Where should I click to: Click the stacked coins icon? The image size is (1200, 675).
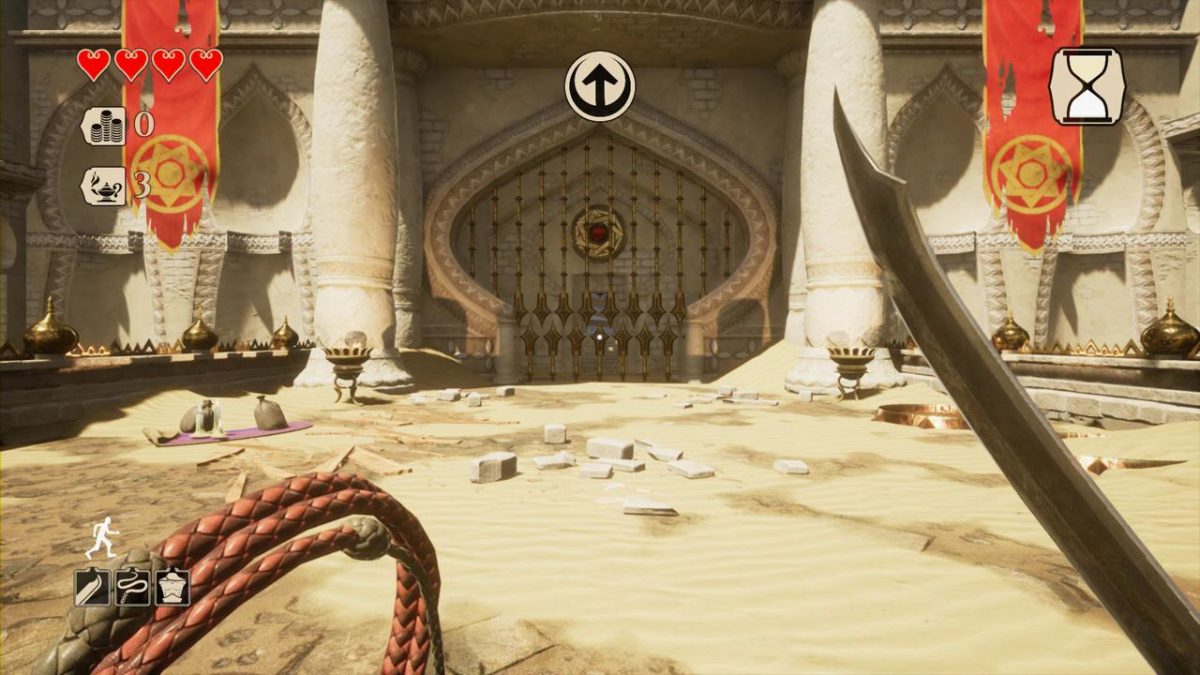click(104, 126)
